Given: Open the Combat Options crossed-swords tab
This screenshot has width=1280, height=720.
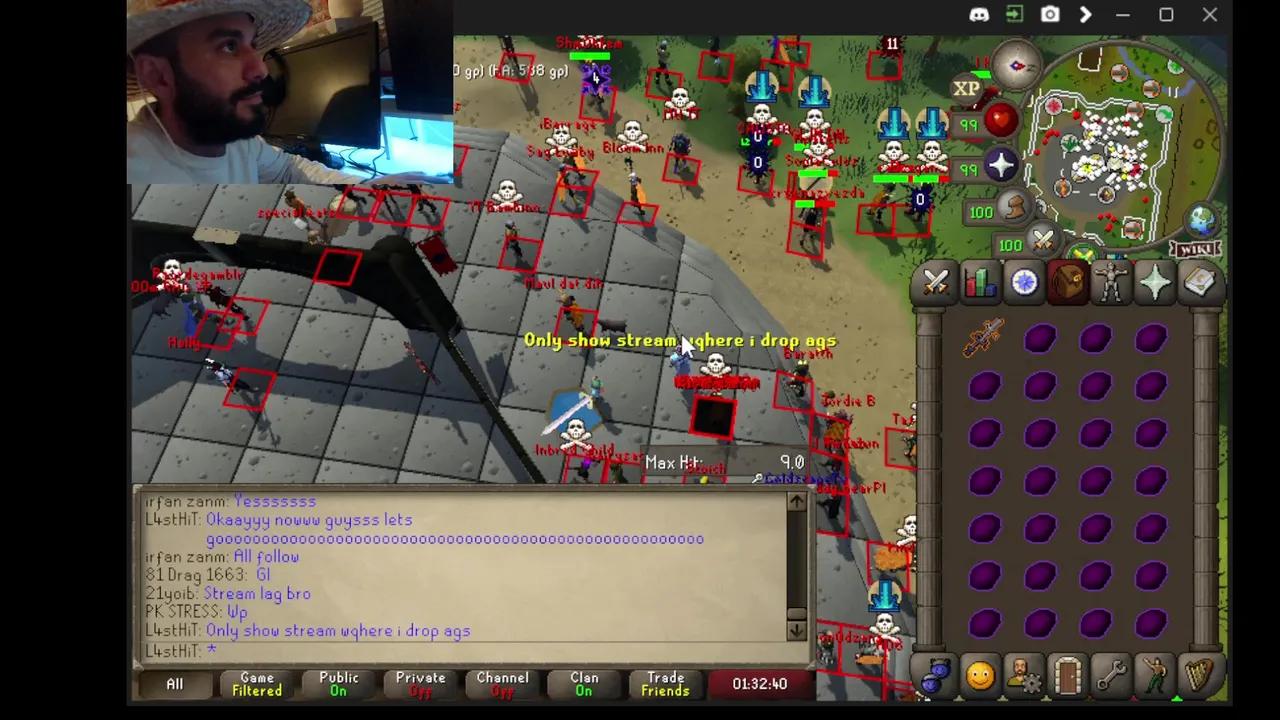Looking at the screenshot, I should point(936,283).
